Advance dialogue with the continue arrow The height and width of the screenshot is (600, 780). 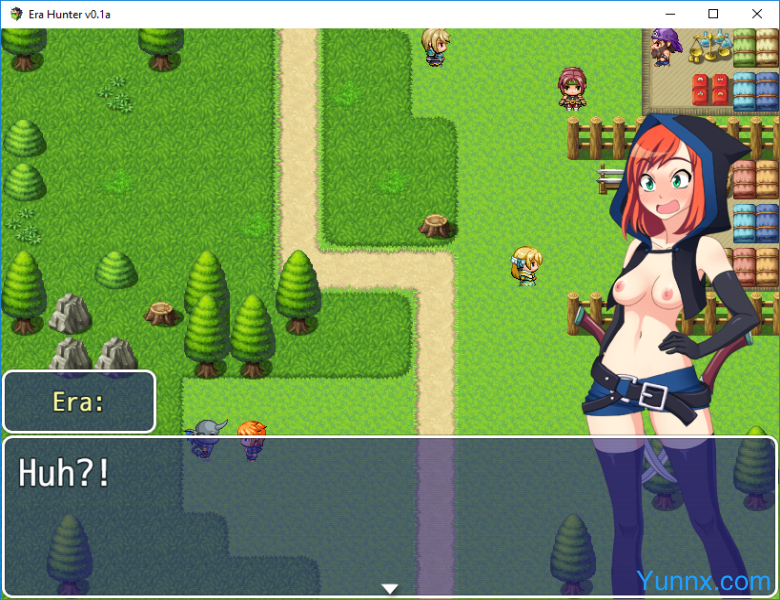tap(390, 588)
